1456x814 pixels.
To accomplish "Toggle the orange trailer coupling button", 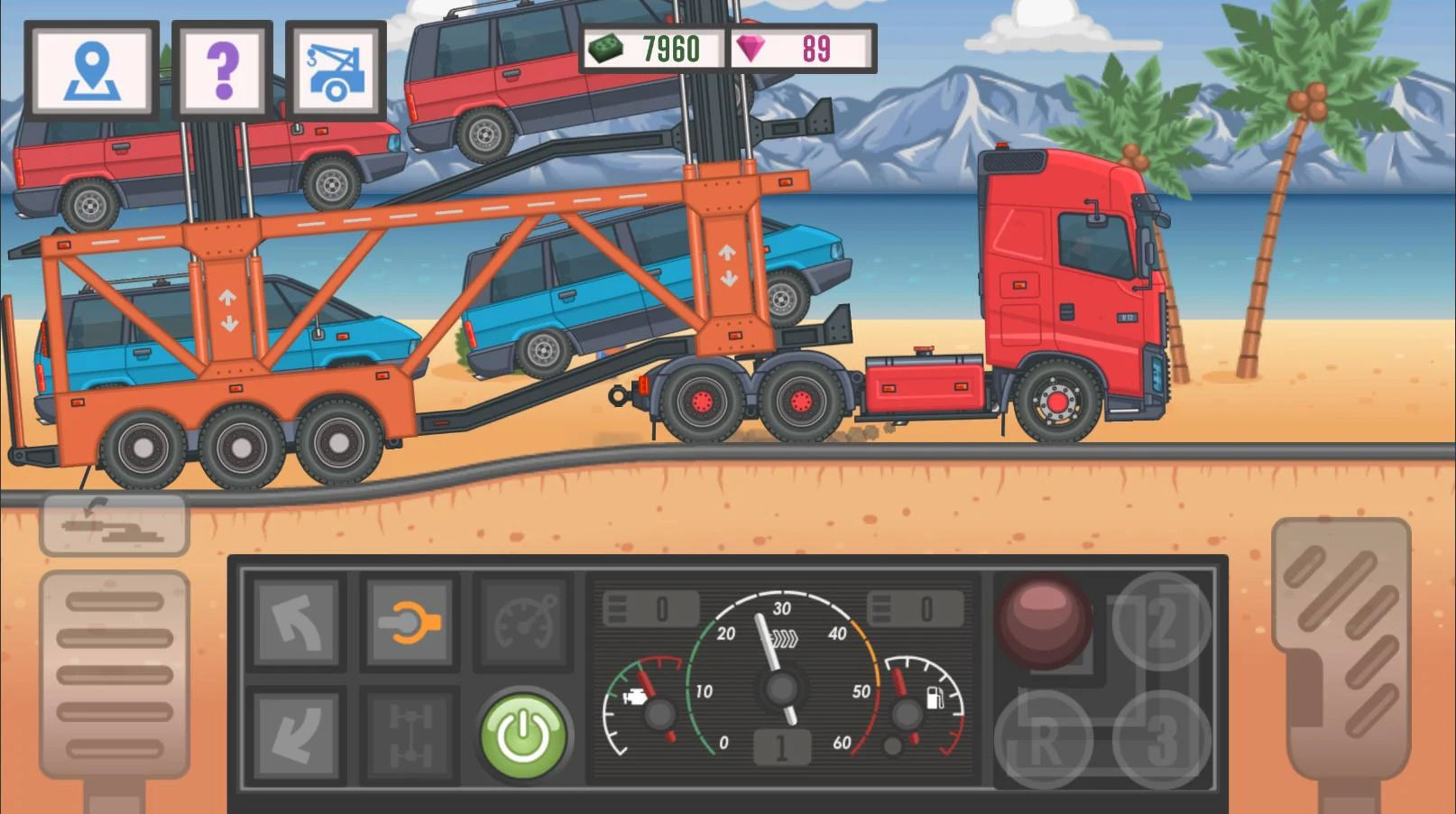I will 410,622.
